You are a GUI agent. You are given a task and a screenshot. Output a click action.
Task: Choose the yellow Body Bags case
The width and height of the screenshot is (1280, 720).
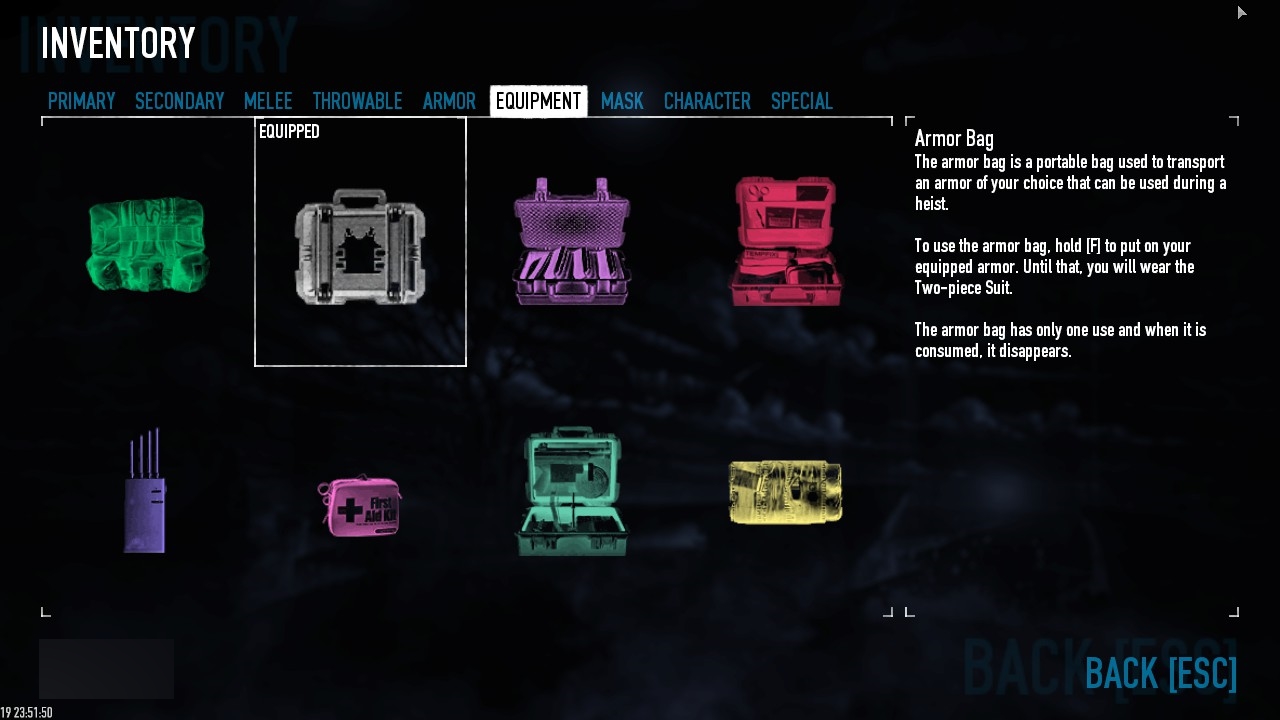tap(785, 489)
